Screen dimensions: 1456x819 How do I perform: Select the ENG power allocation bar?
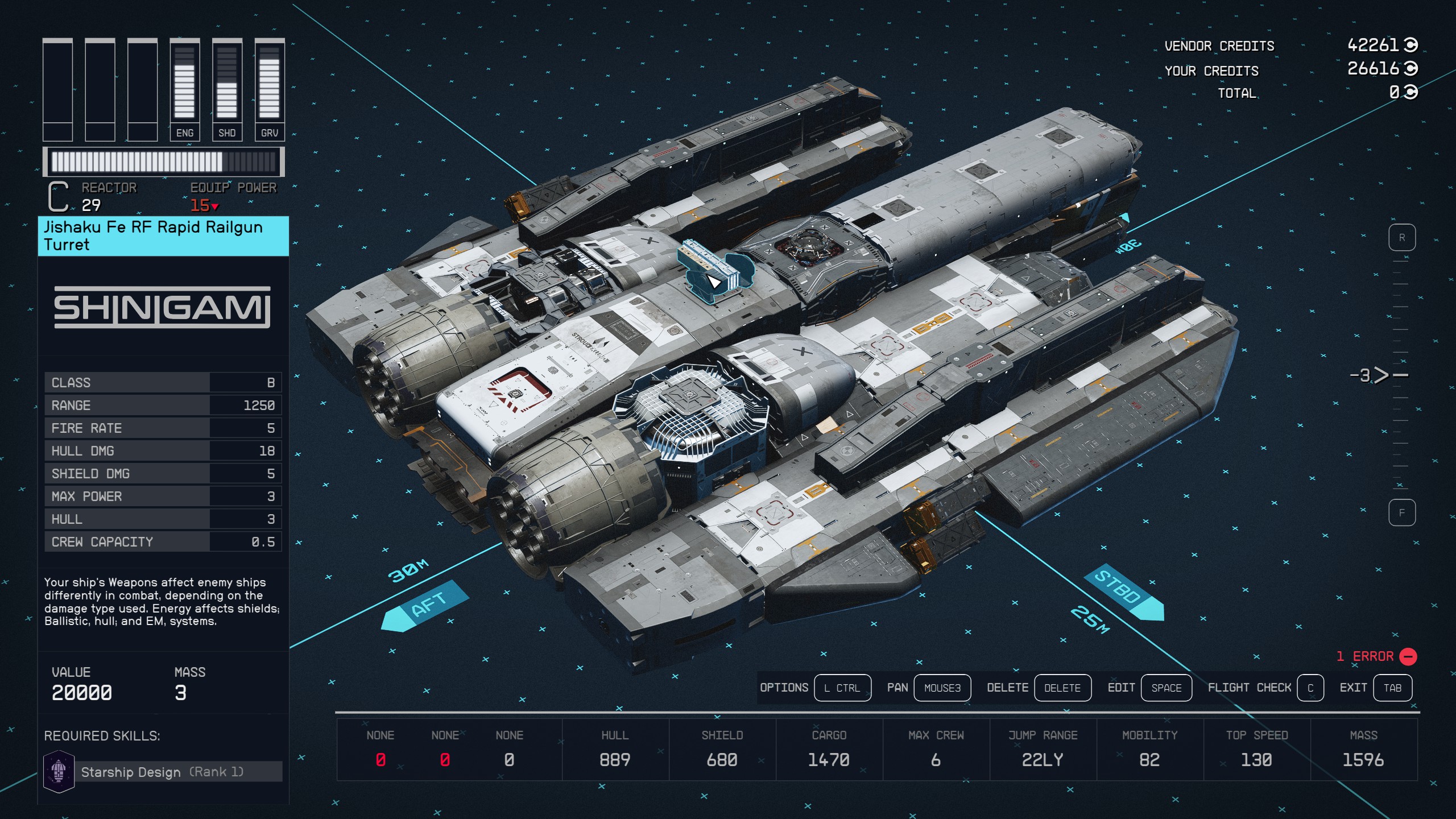[x=185, y=89]
